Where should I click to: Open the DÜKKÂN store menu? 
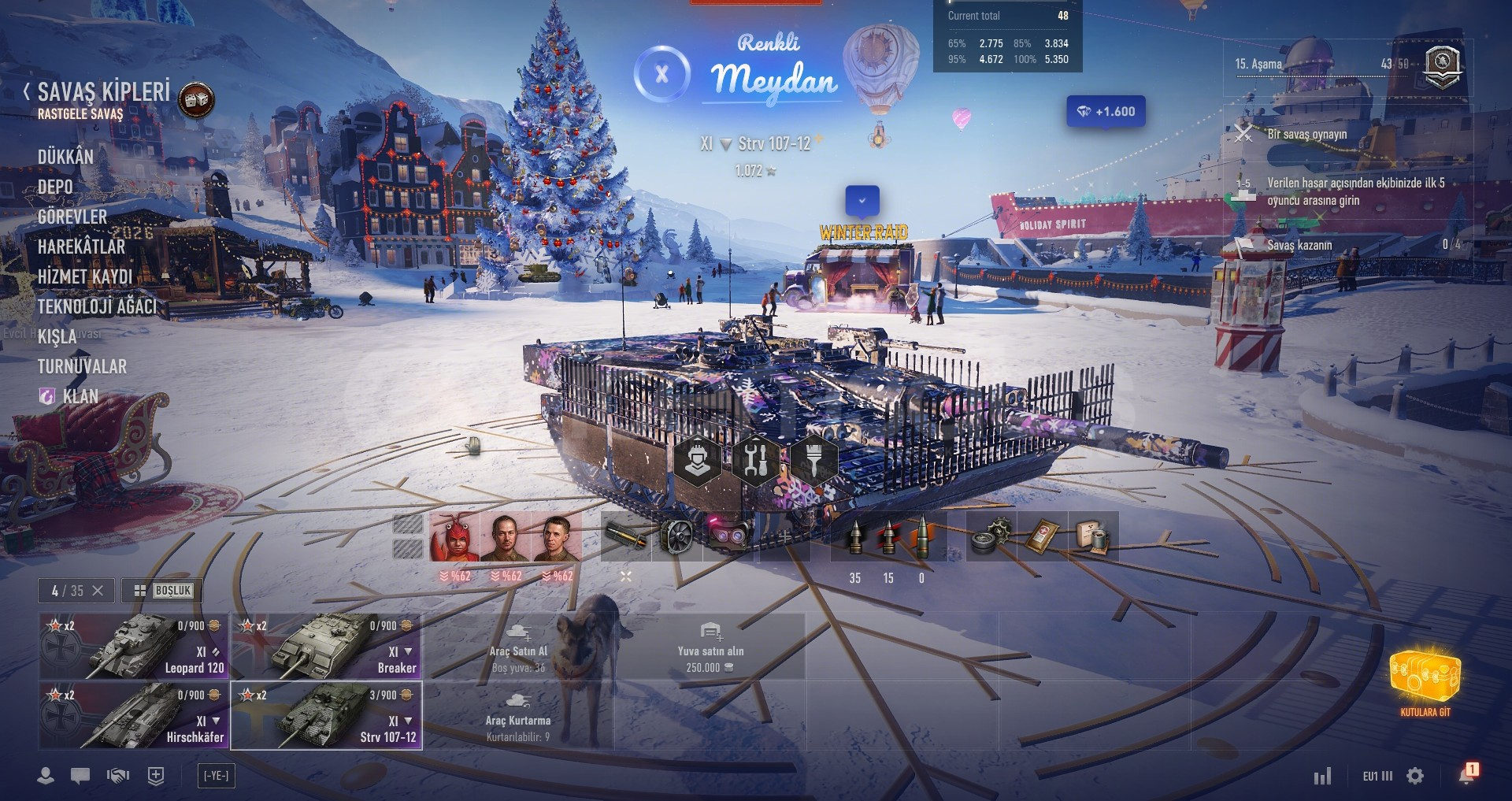point(65,157)
